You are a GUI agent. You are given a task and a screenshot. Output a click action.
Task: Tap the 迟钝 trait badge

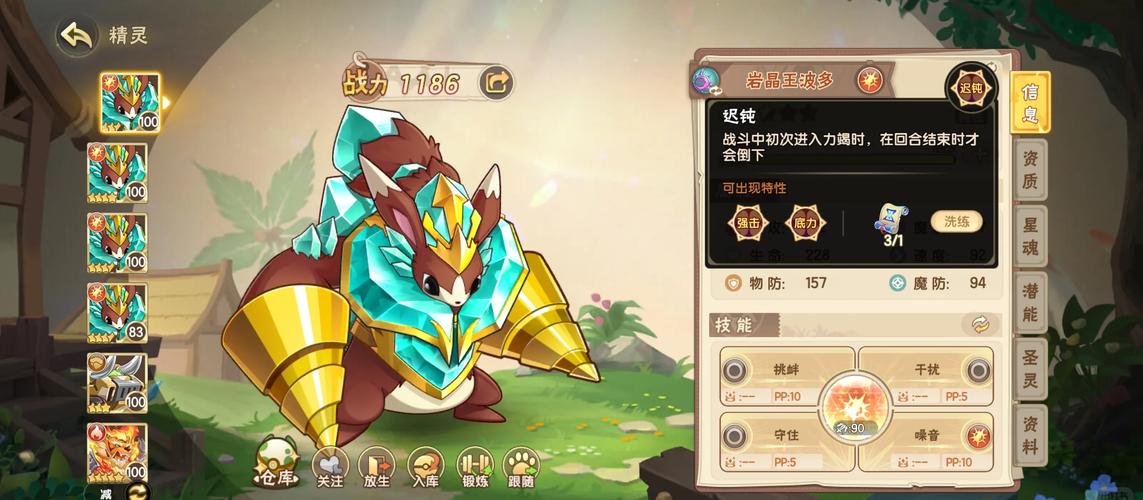[971, 88]
